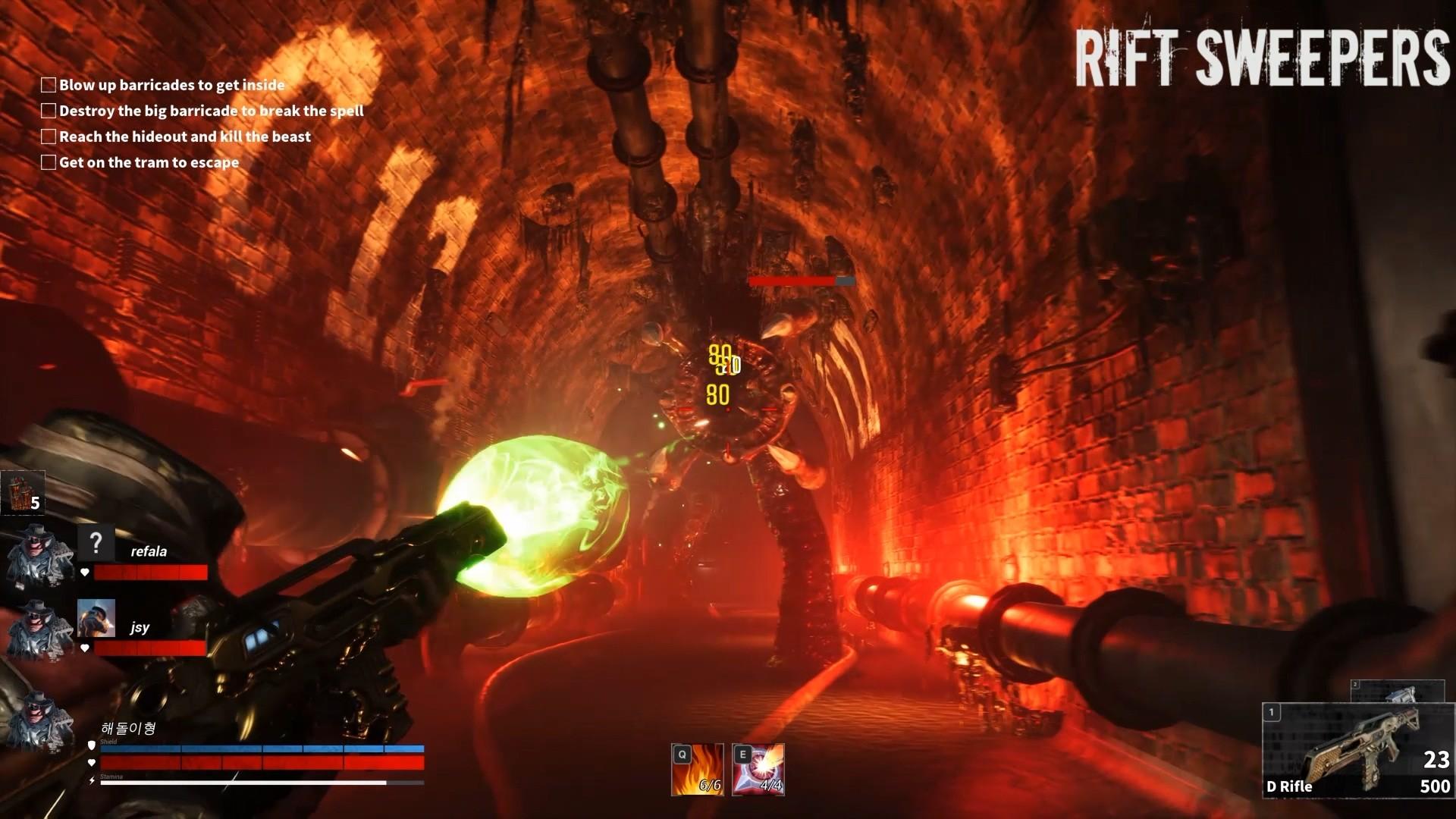The image size is (1456, 819).
Task: Check off 'Get on the tram to escape'
Action: [48, 162]
